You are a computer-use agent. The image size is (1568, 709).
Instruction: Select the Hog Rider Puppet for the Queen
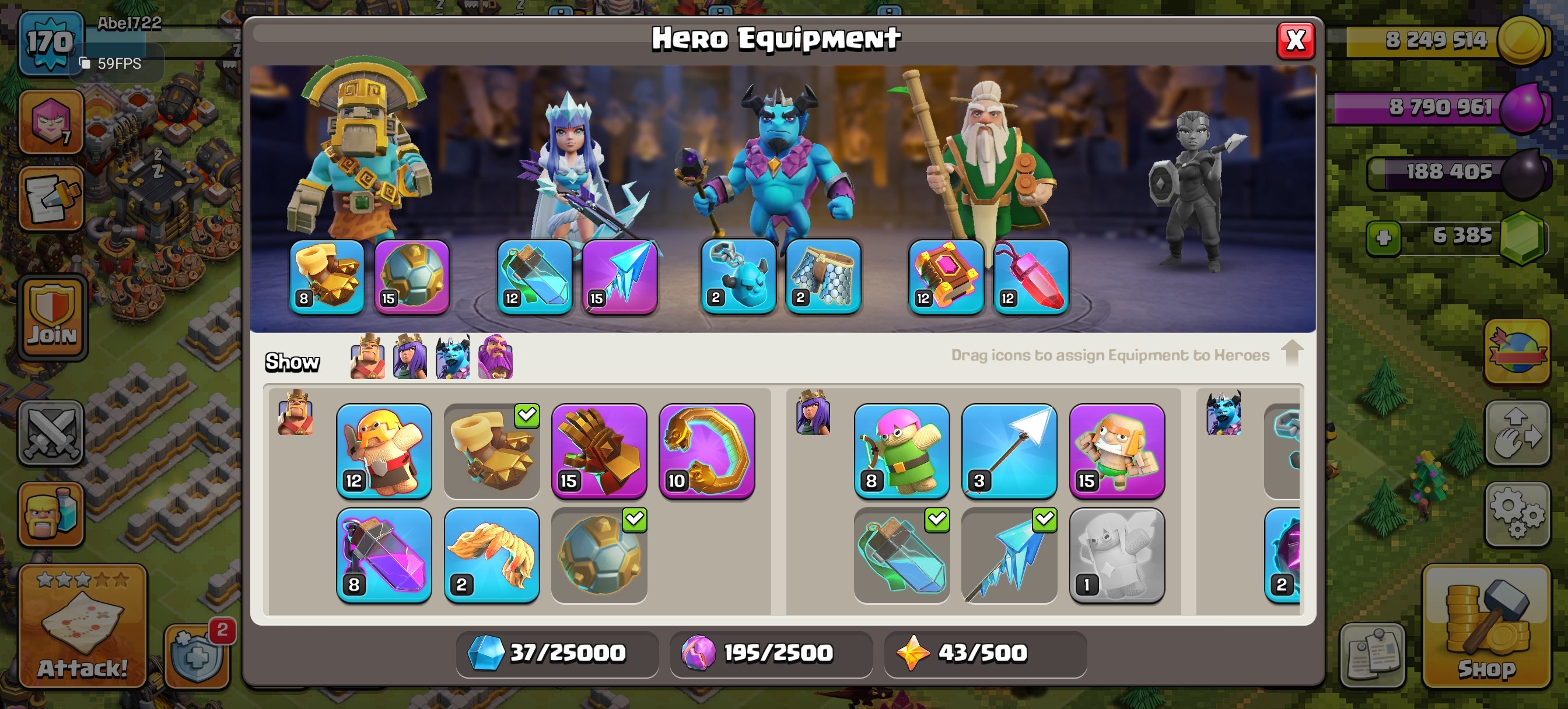pyautogui.click(x=1117, y=450)
